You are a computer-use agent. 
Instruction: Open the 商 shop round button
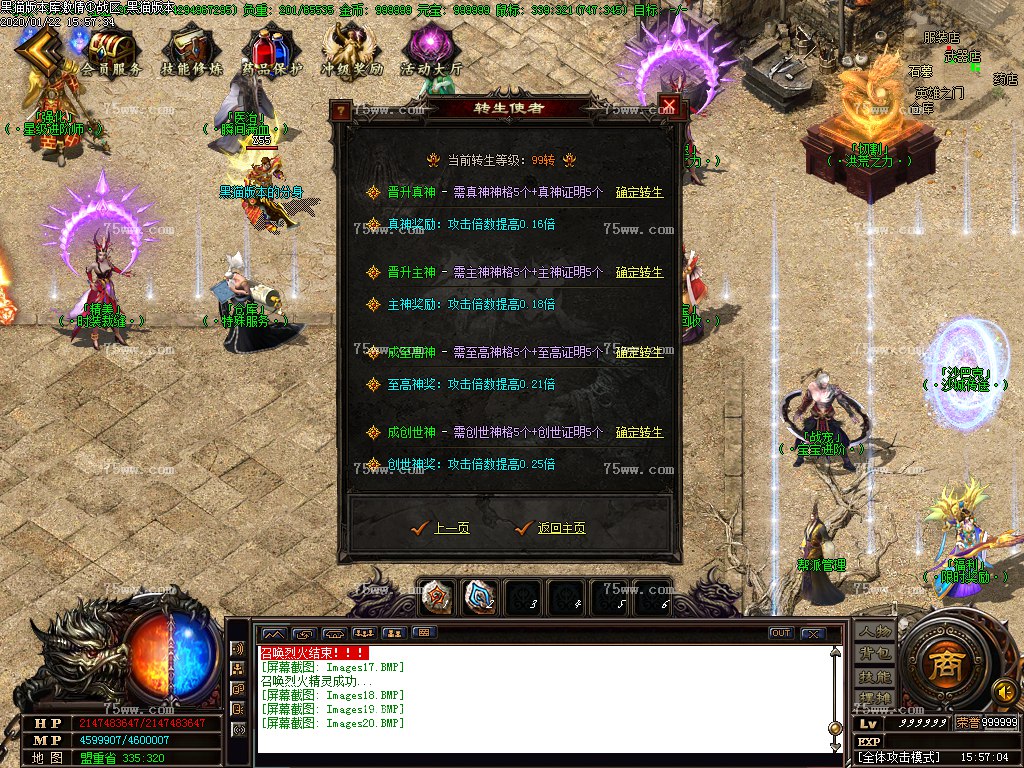point(941,667)
